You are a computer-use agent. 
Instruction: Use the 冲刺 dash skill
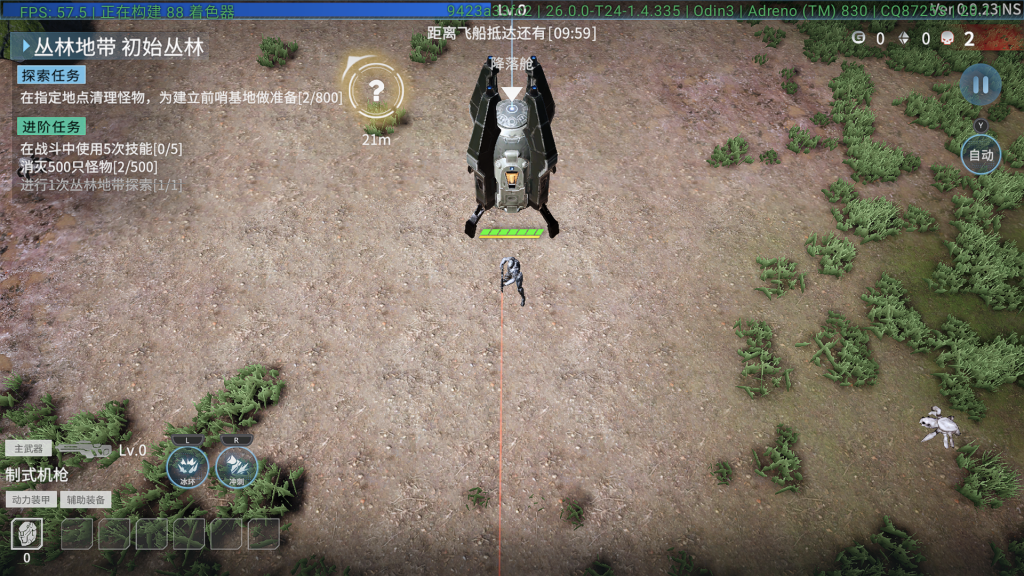tap(236, 466)
